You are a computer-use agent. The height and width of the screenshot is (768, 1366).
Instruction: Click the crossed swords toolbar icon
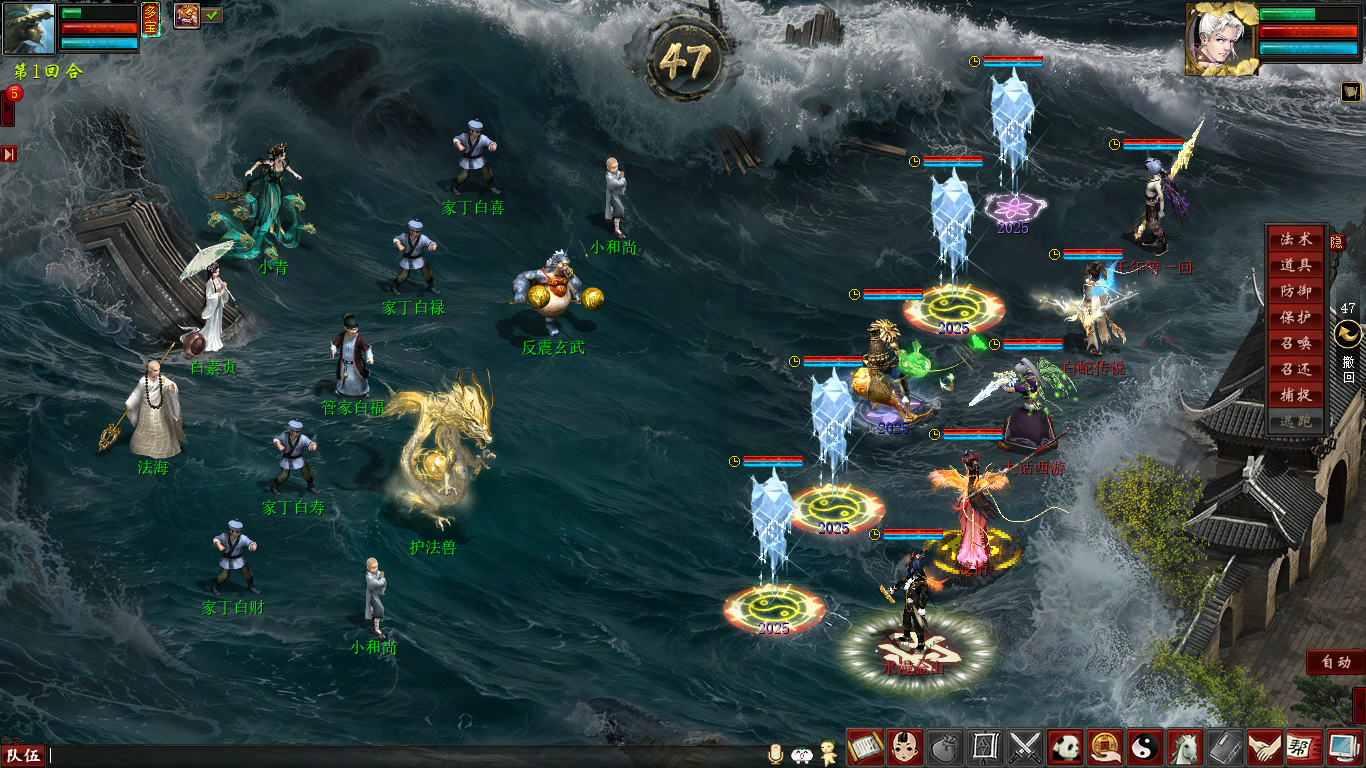click(x=1026, y=747)
